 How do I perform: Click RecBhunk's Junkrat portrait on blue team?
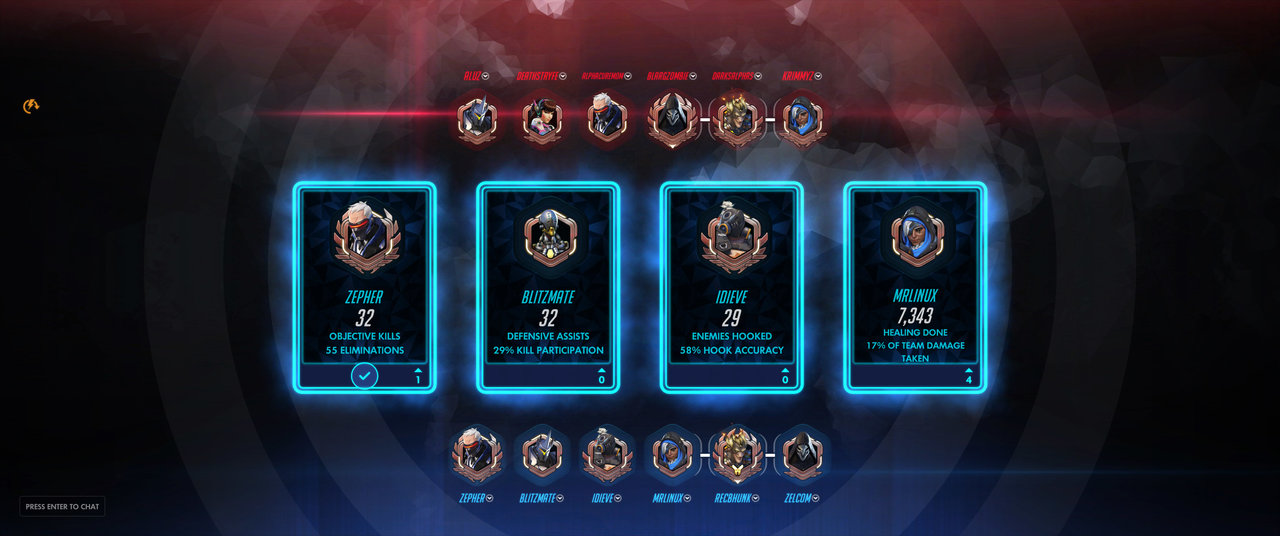tap(735, 455)
